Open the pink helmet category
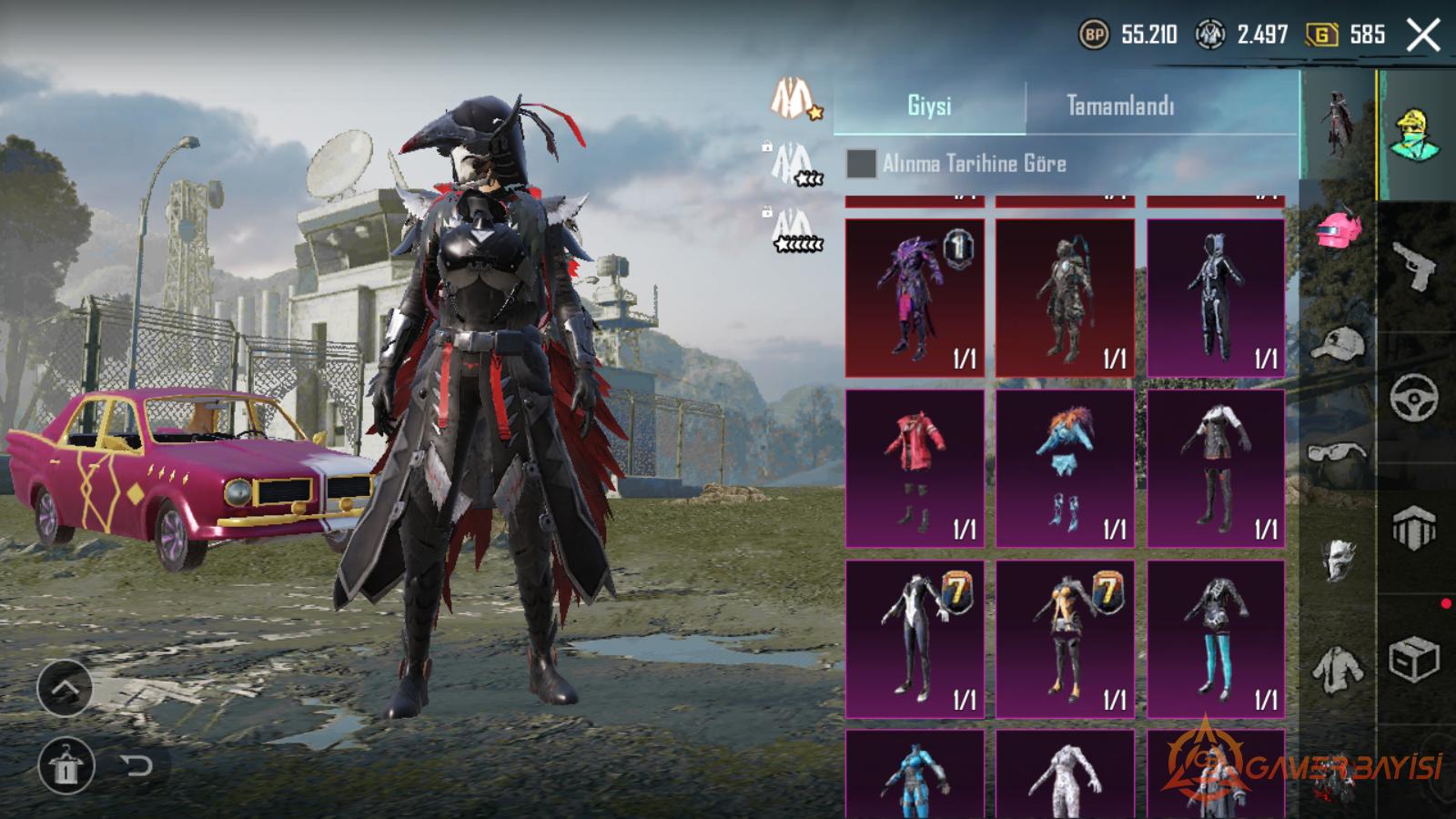The image size is (1456, 819). click(x=1338, y=231)
